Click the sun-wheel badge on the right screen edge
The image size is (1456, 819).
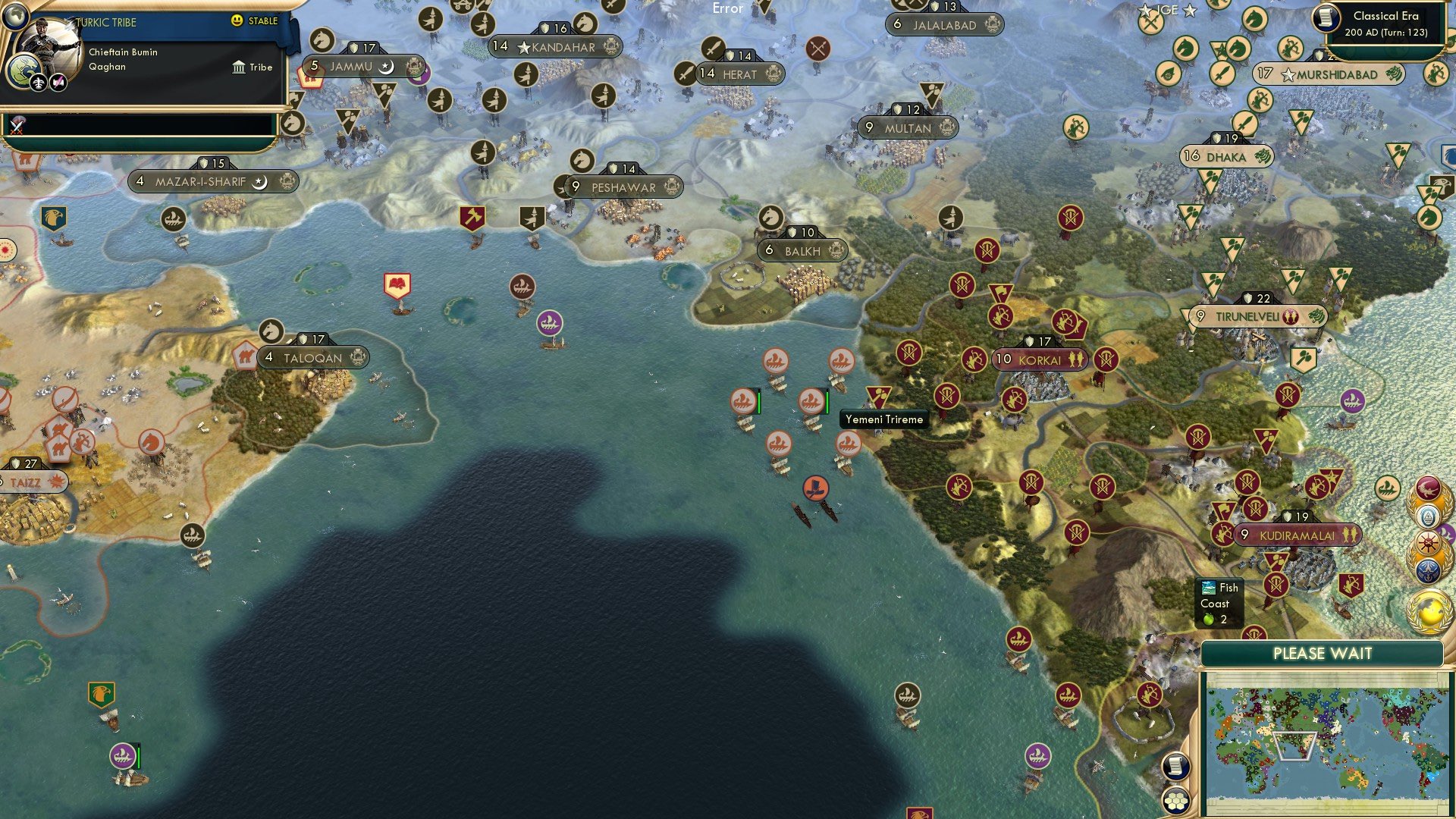(1429, 541)
